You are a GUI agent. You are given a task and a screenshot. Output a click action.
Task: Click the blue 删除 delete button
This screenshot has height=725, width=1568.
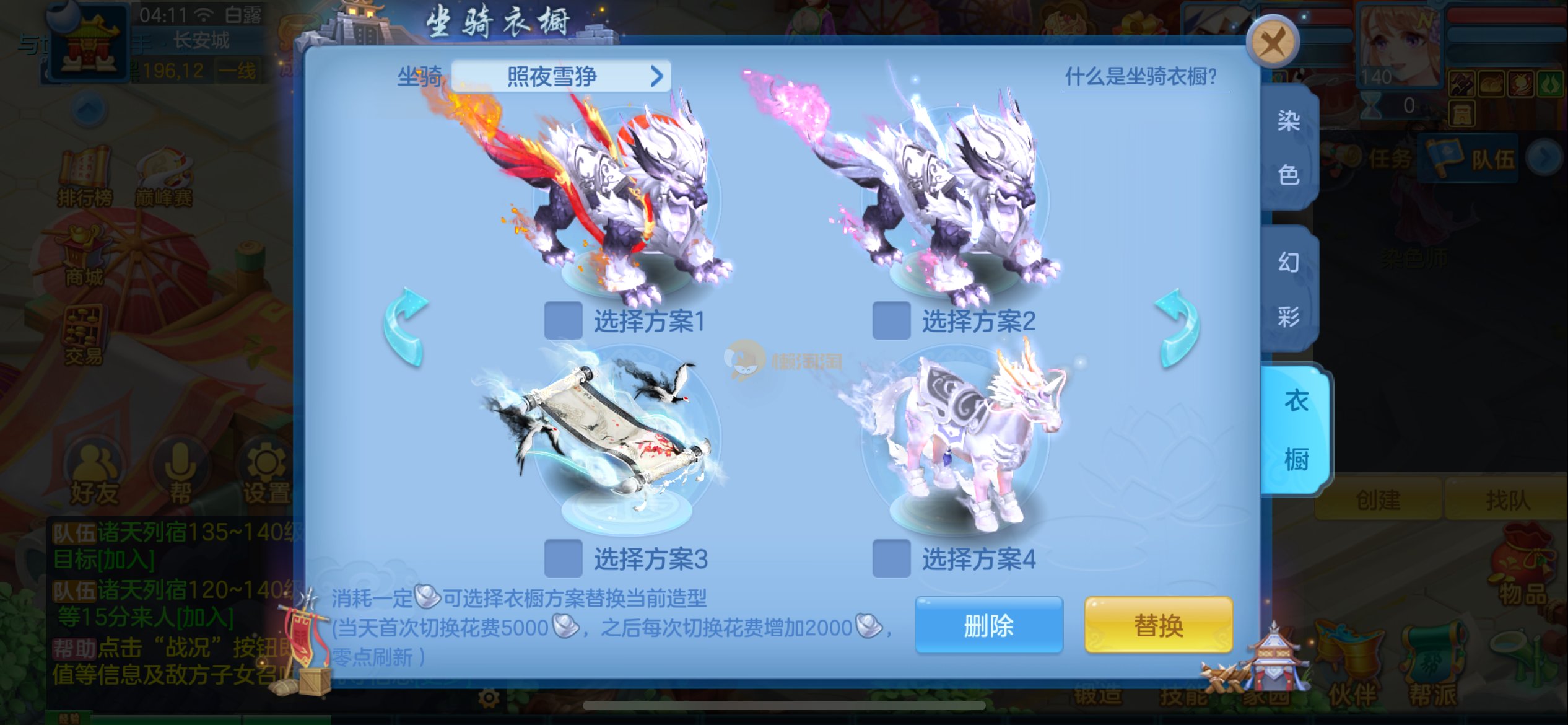click(988, 625)
